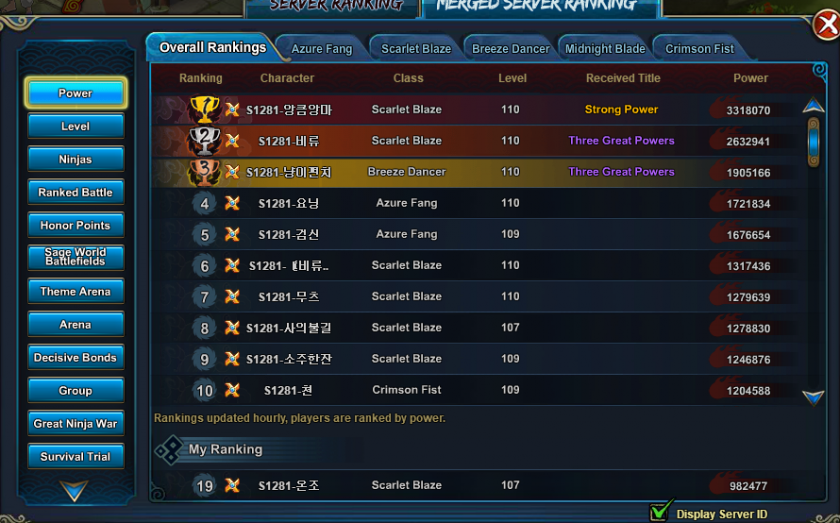This screenshot has height=523, width=840.
Task: Open Sage World Battlefields rankings
Action: [75, 257]
